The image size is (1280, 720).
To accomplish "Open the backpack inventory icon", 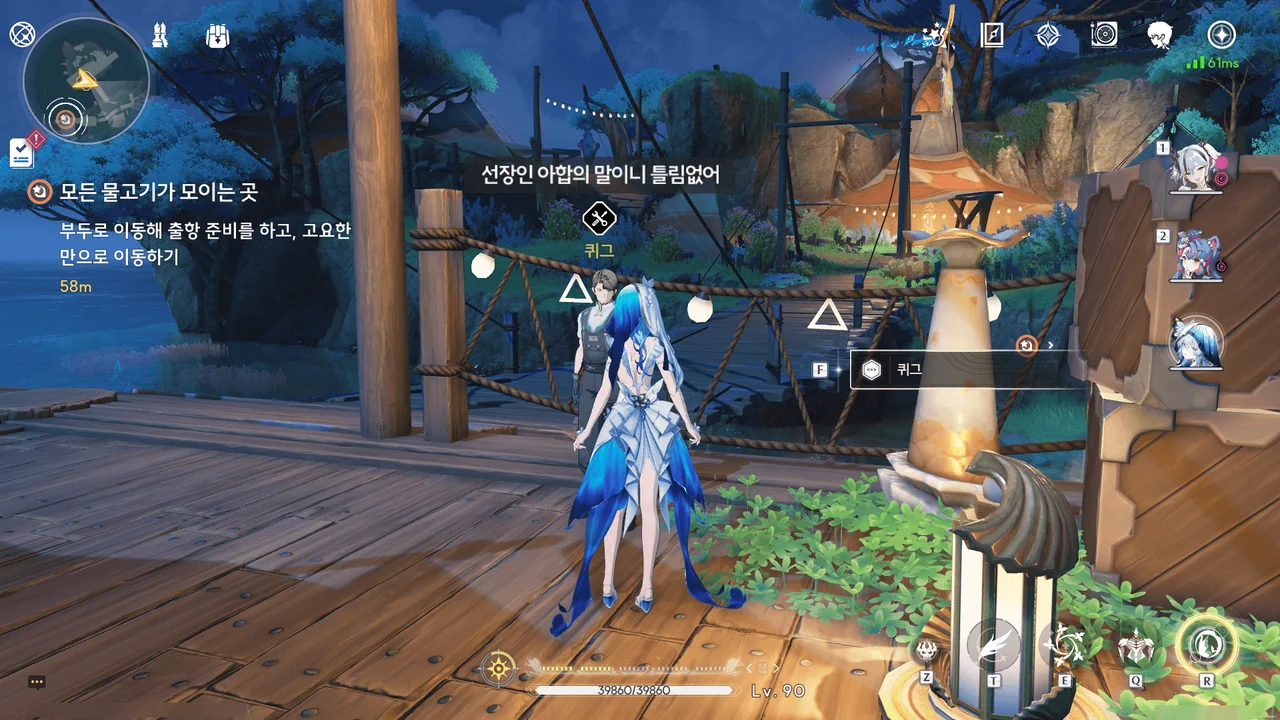I will pos(217,36).
